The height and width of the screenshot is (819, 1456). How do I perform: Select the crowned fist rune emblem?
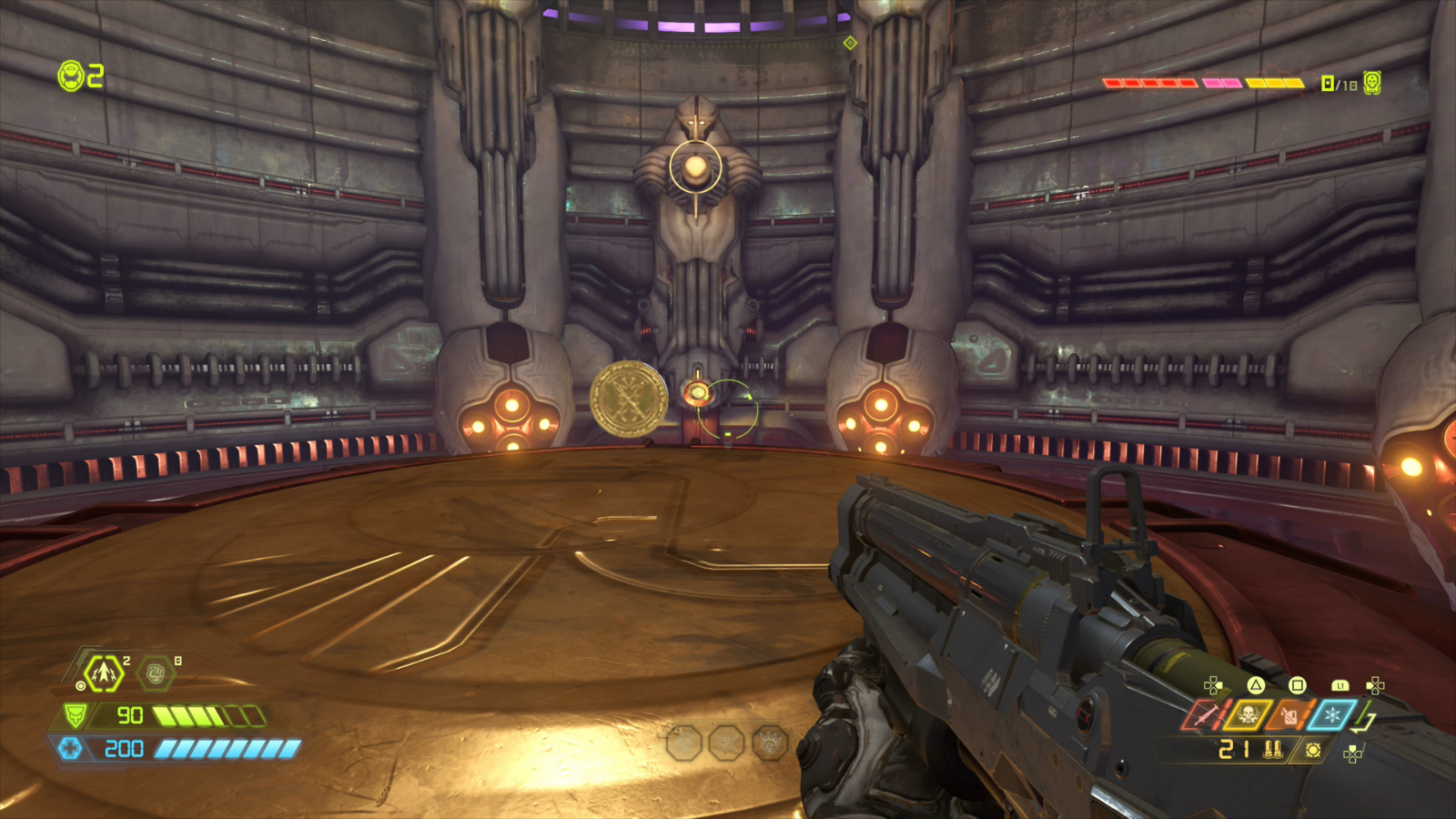point(770,743)
